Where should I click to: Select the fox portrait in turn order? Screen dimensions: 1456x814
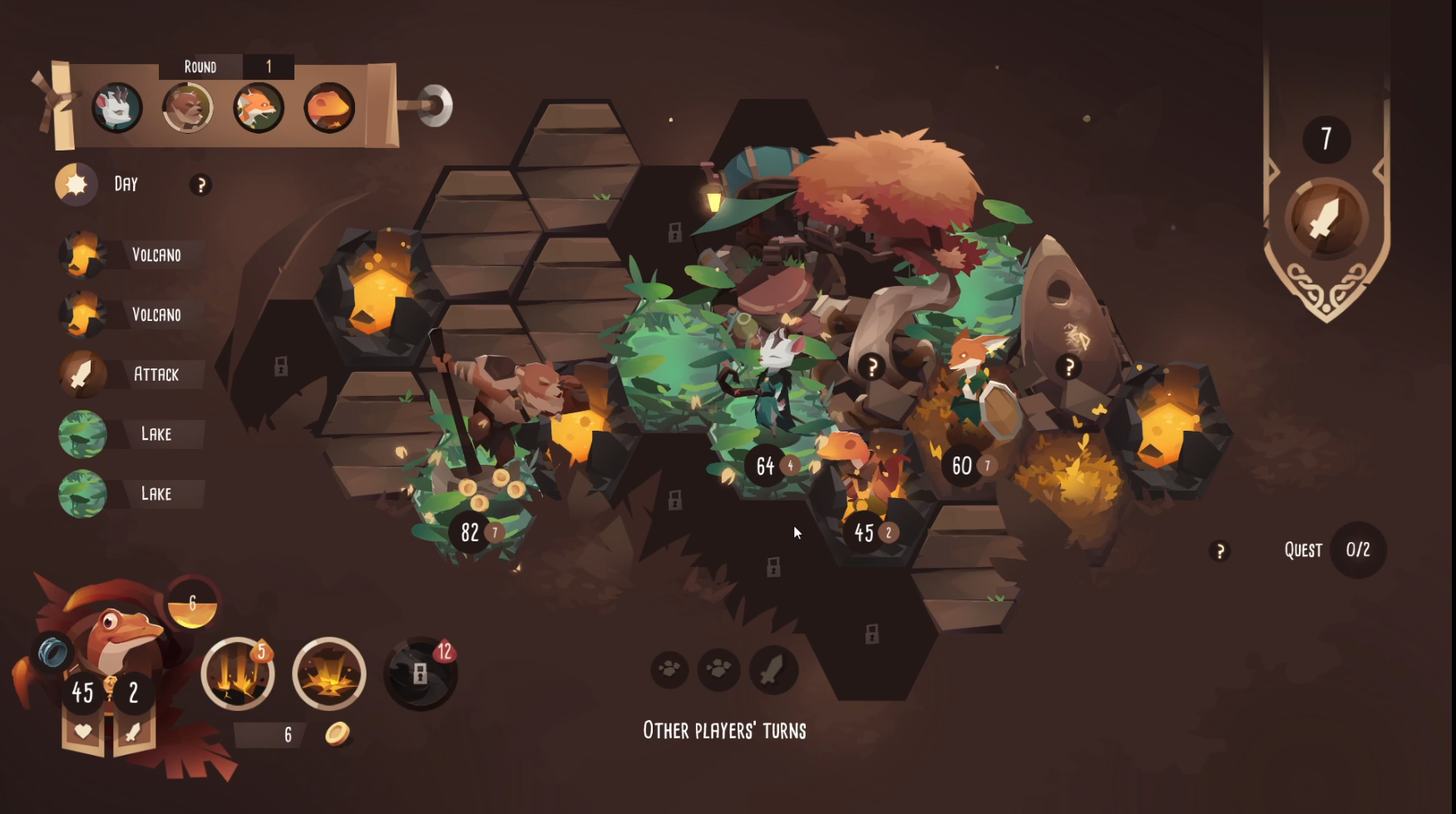coord(259,107)
